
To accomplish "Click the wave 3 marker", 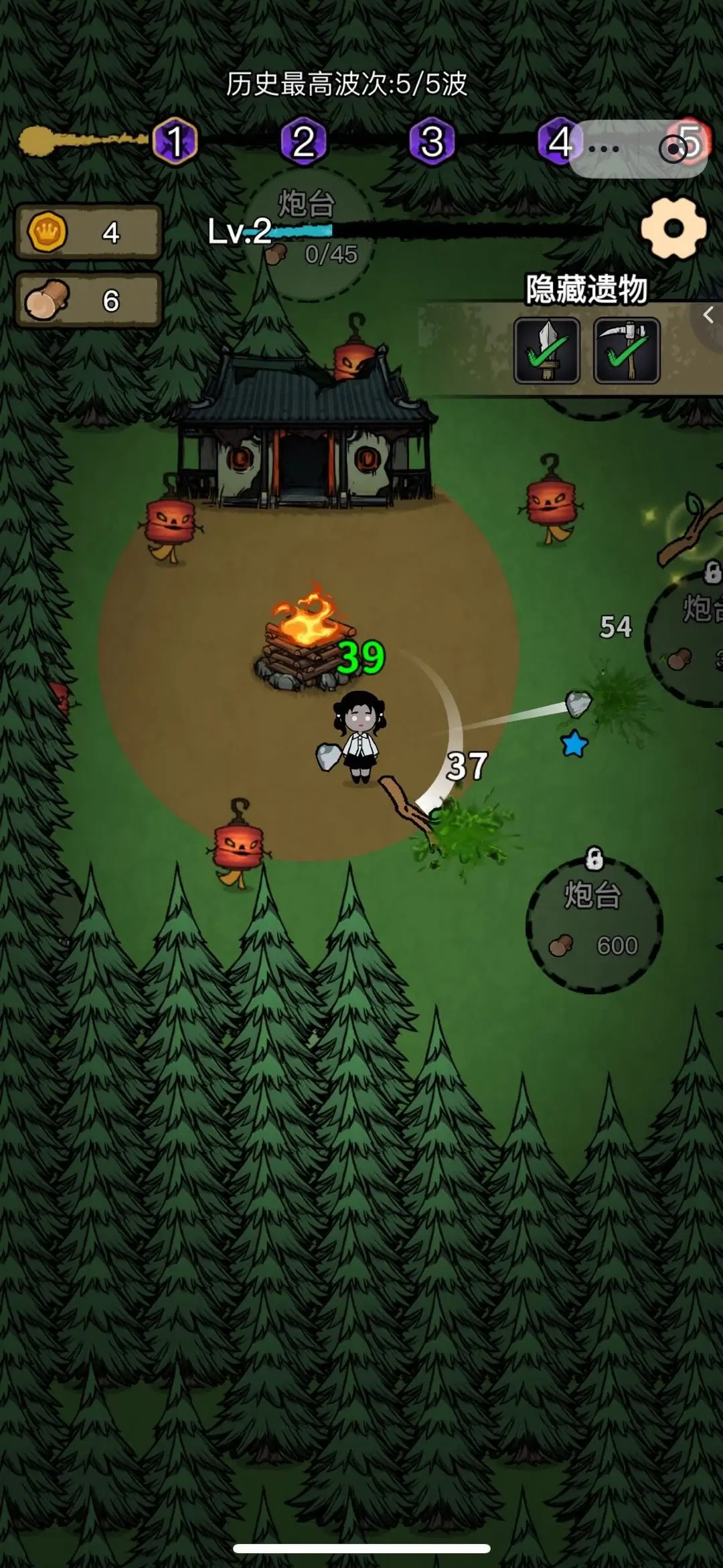I will click(432, 141).
